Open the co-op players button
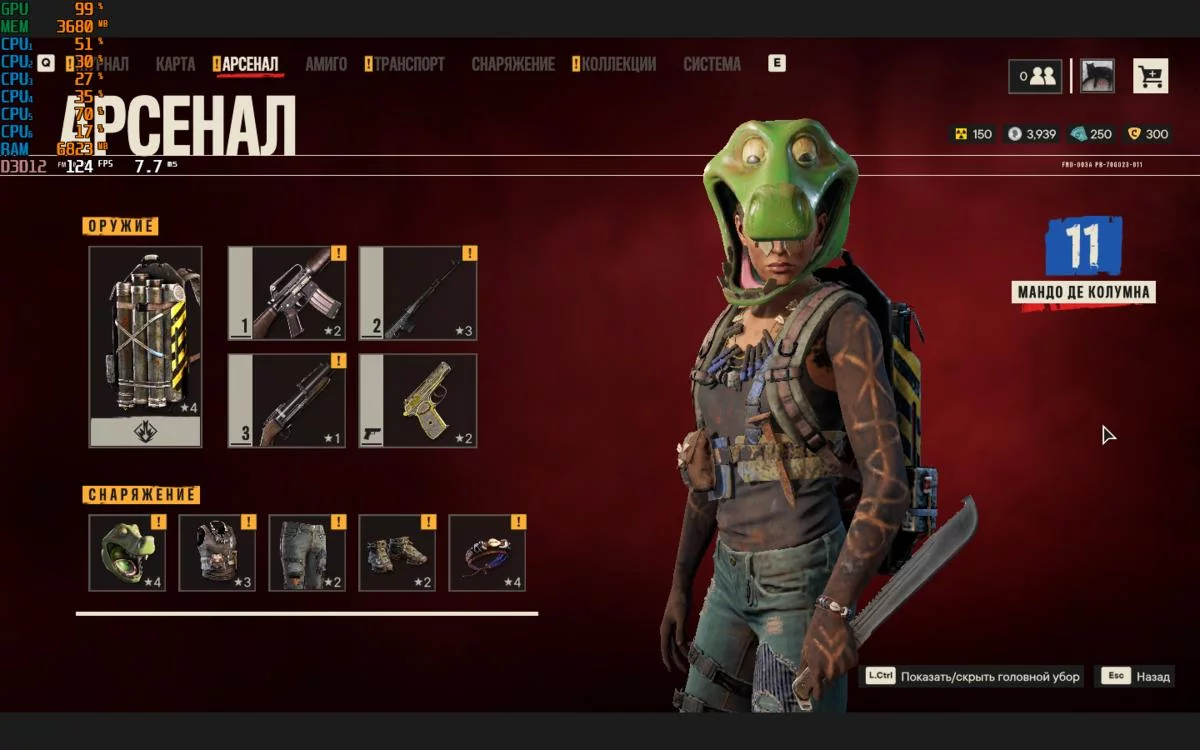 point(1035,76)
